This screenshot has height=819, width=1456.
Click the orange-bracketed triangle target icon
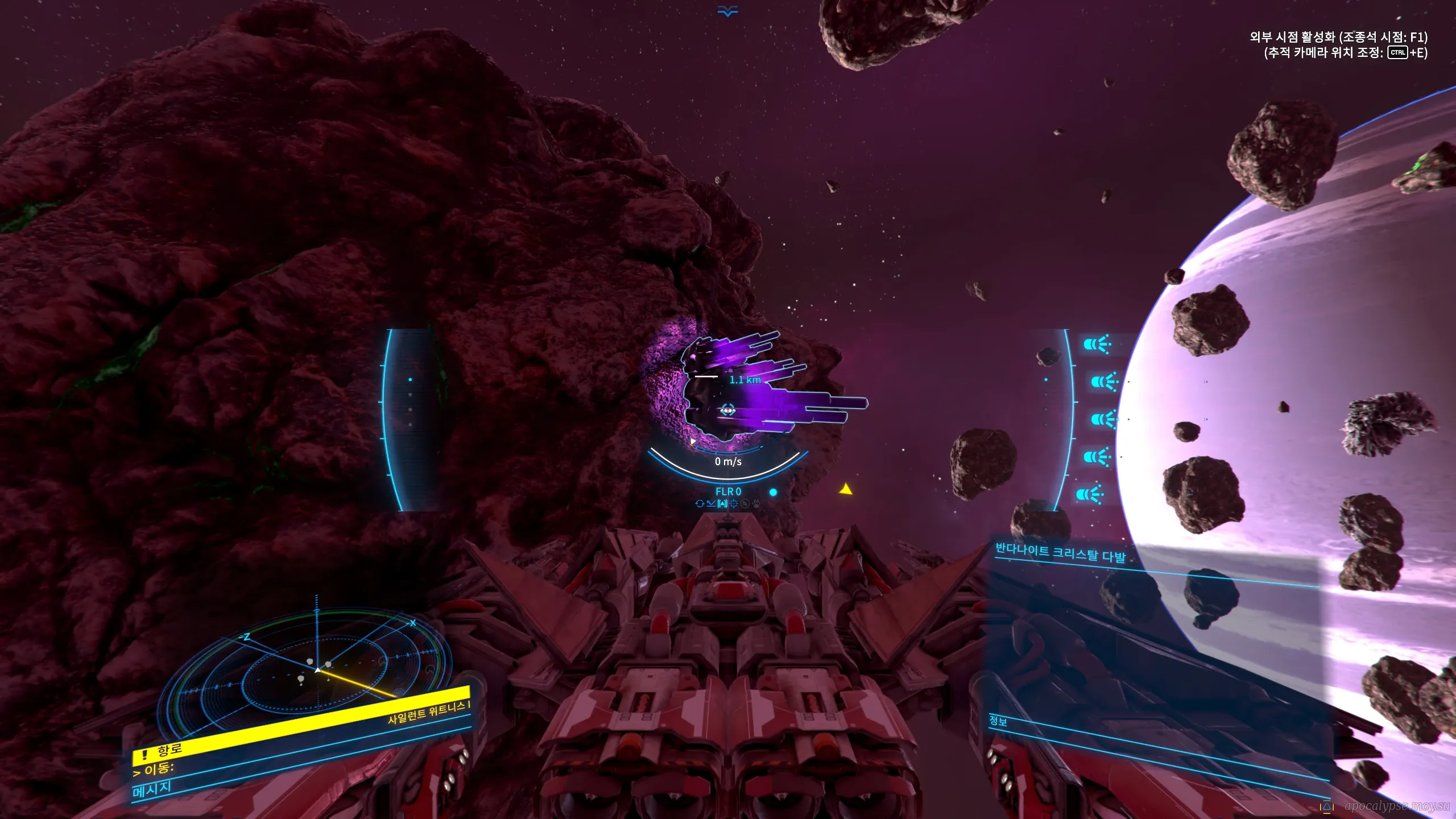pos(1327,807)
